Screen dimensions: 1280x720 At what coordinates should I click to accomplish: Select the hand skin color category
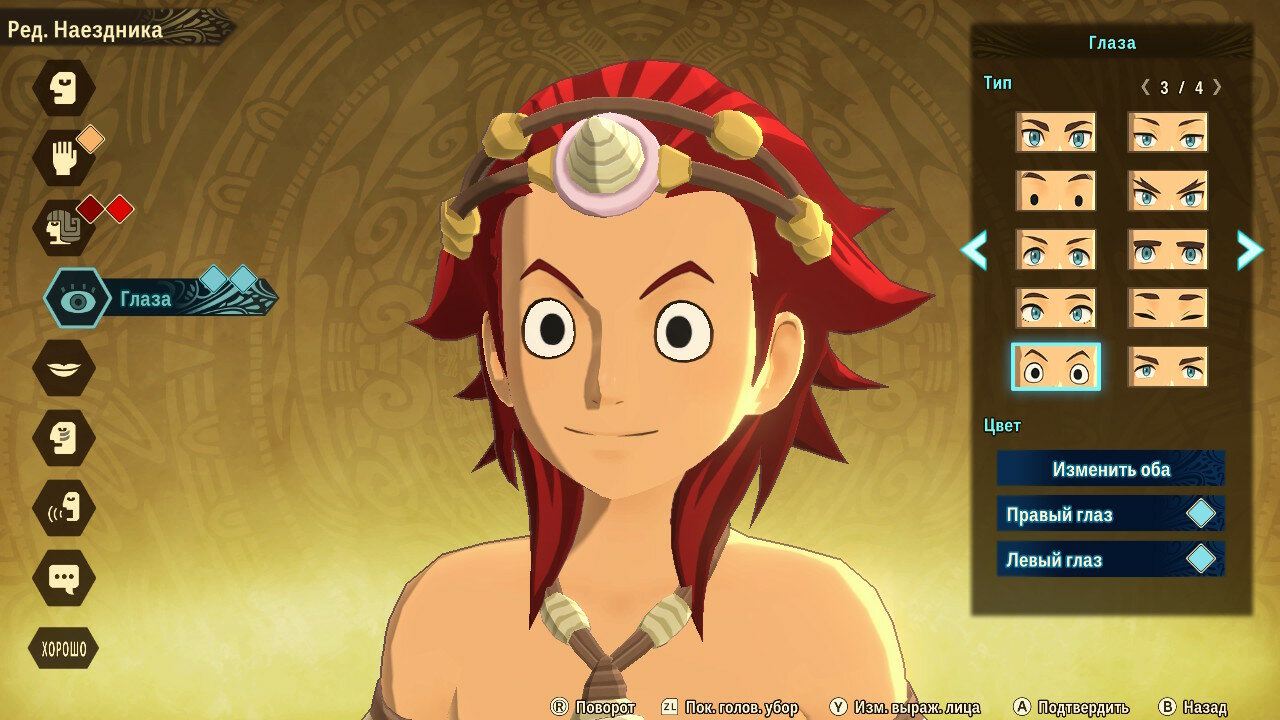pyautogui.click(x=64, y=158)
